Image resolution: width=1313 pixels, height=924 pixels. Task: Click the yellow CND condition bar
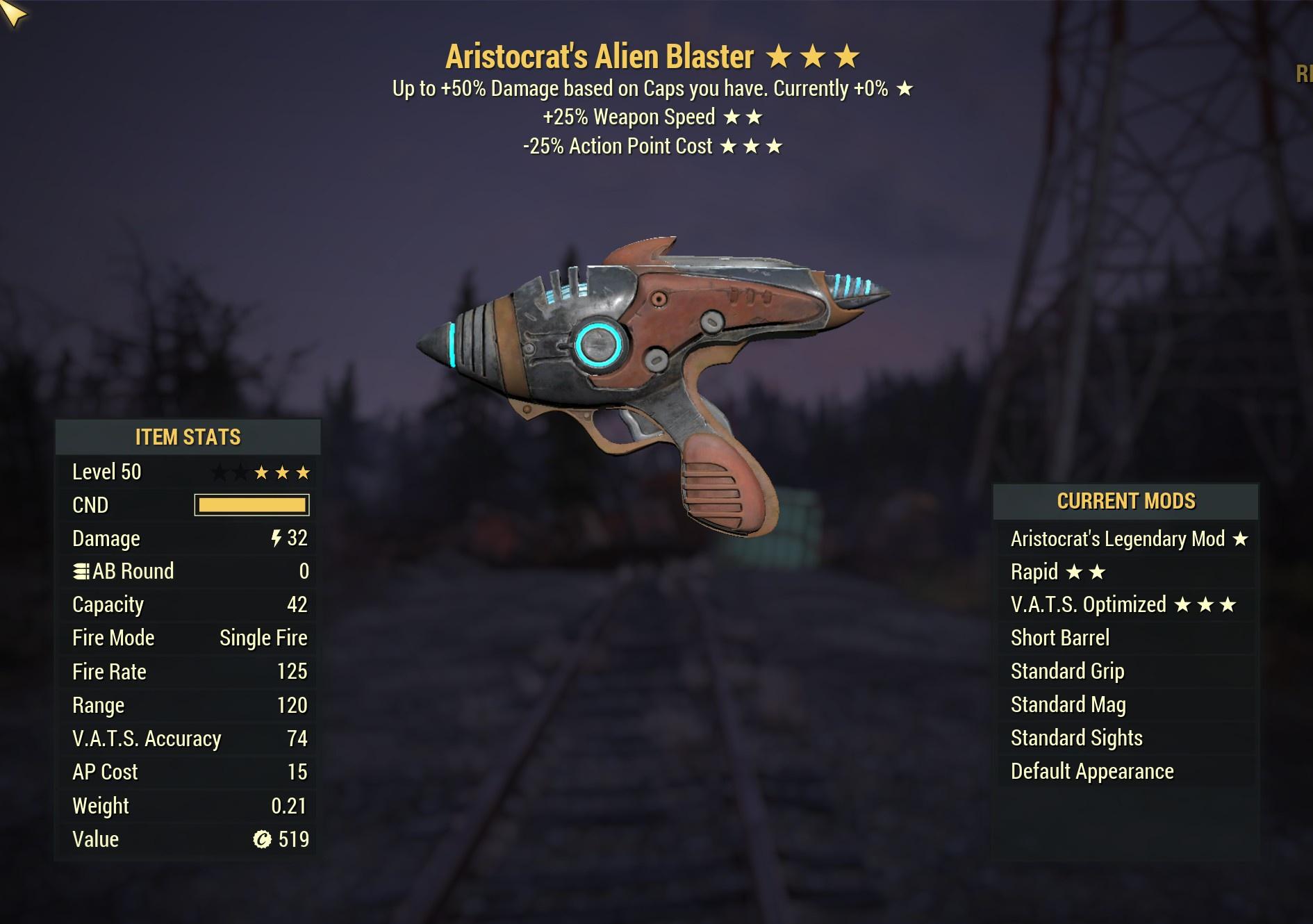[251, 505]
